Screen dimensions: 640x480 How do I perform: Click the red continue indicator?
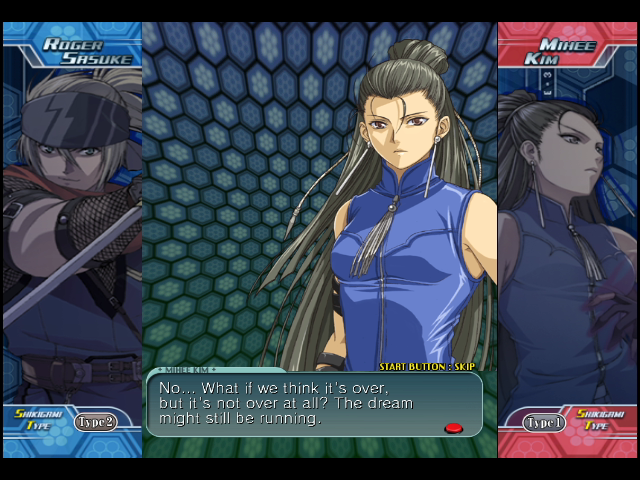coord(453,428)
